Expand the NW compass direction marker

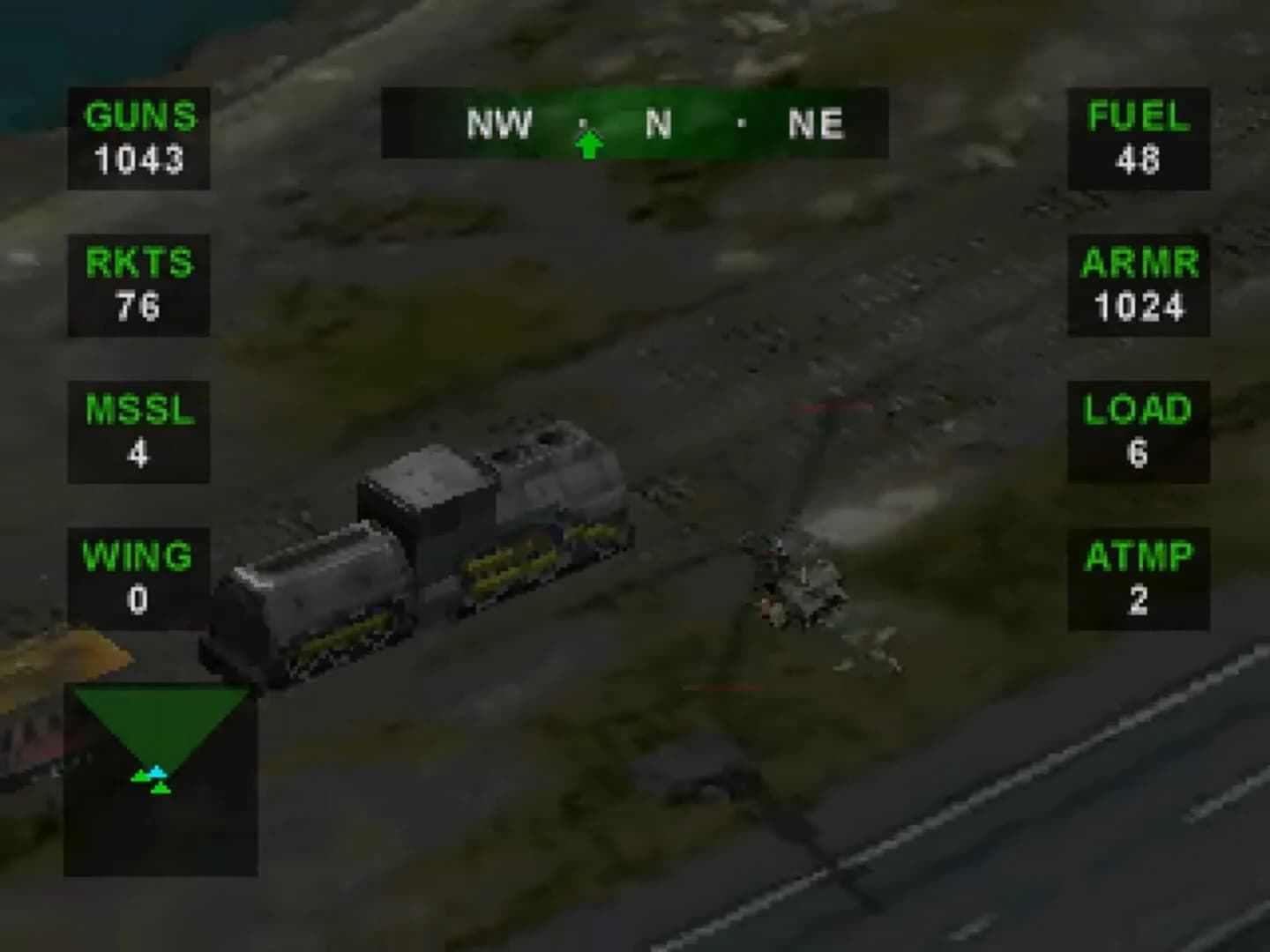500,123
